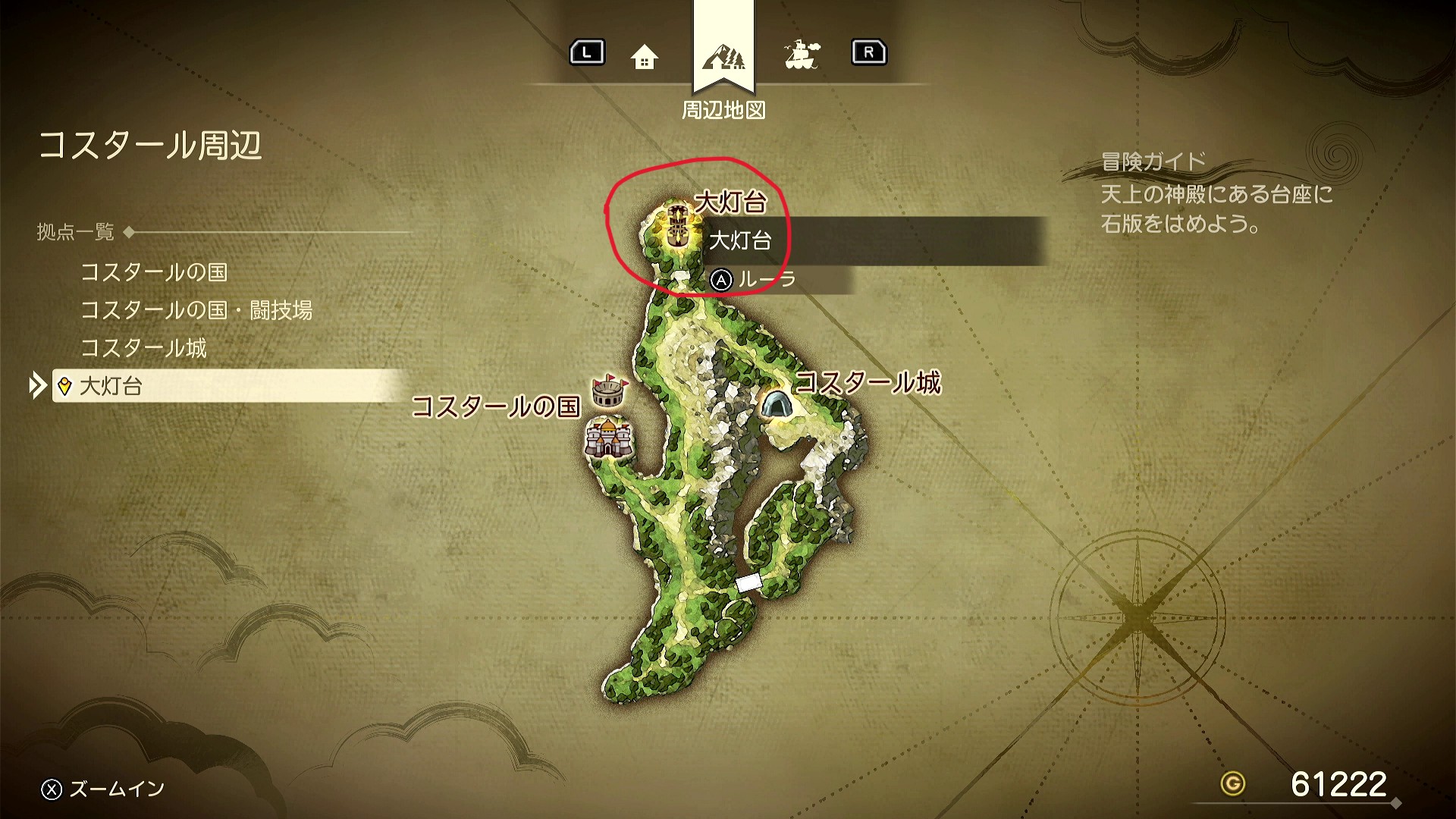This screenshot has height=819, width=1456.
Task: Choose the ルーラ zoom option
Action: pos(753,280)
